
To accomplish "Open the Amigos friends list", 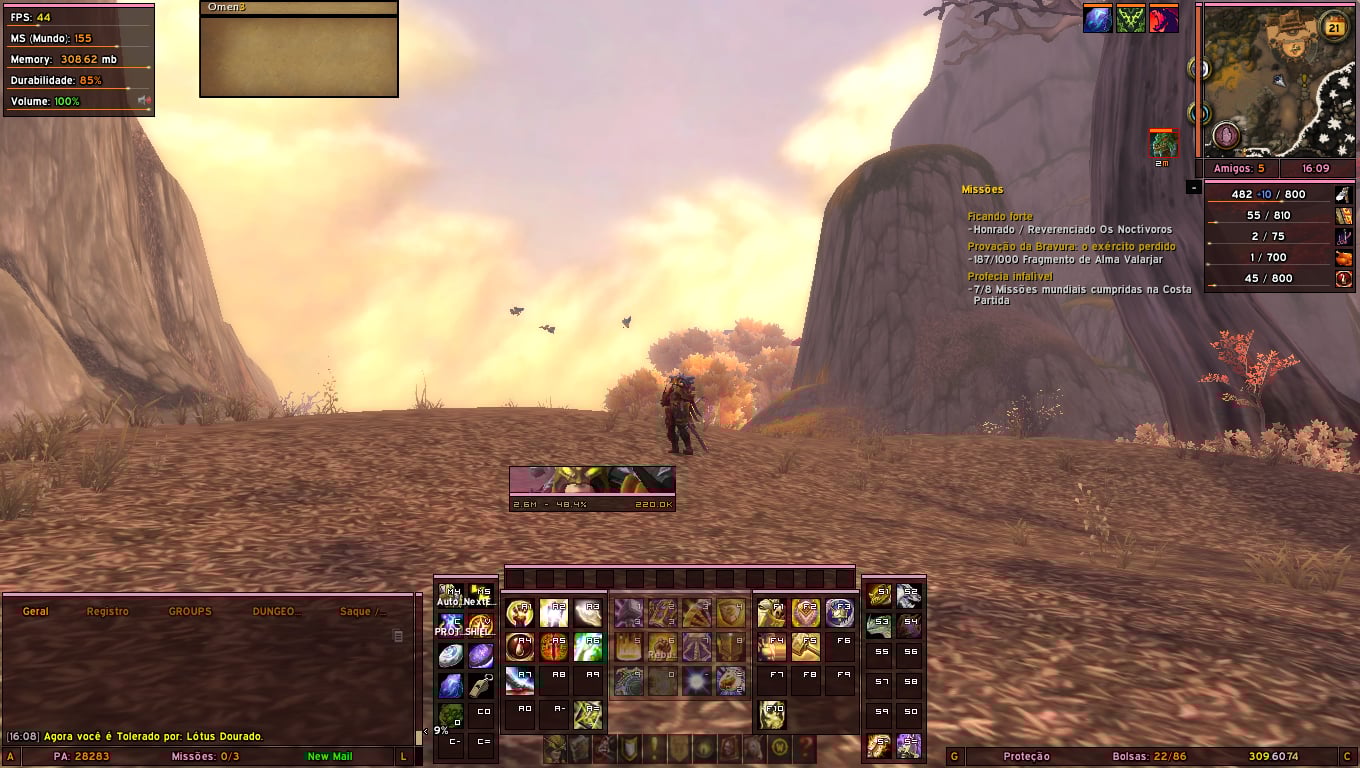I will point(1239,169).
